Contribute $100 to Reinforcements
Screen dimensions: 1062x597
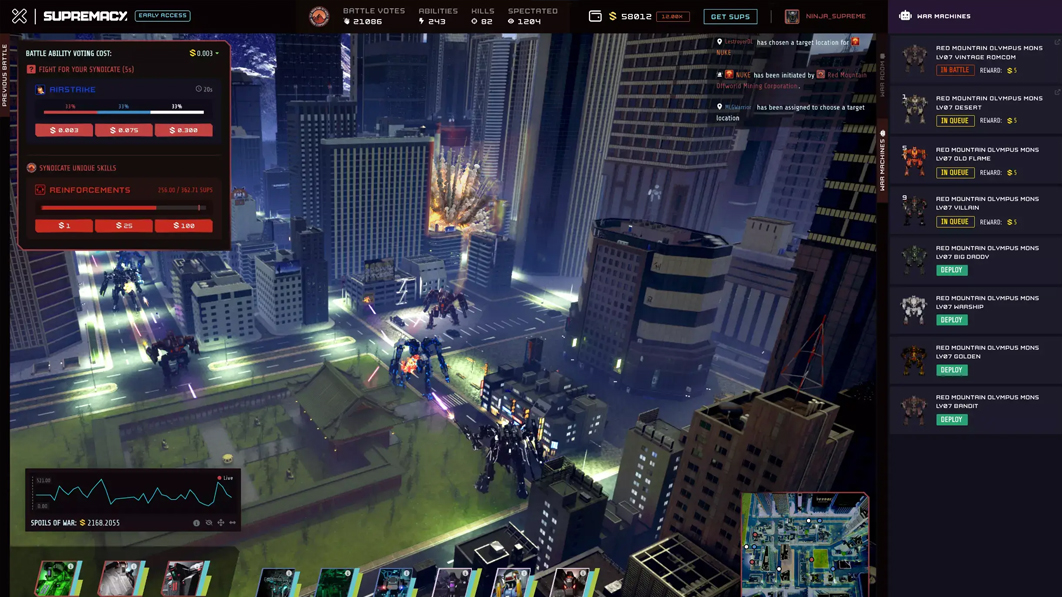point(183,226)
